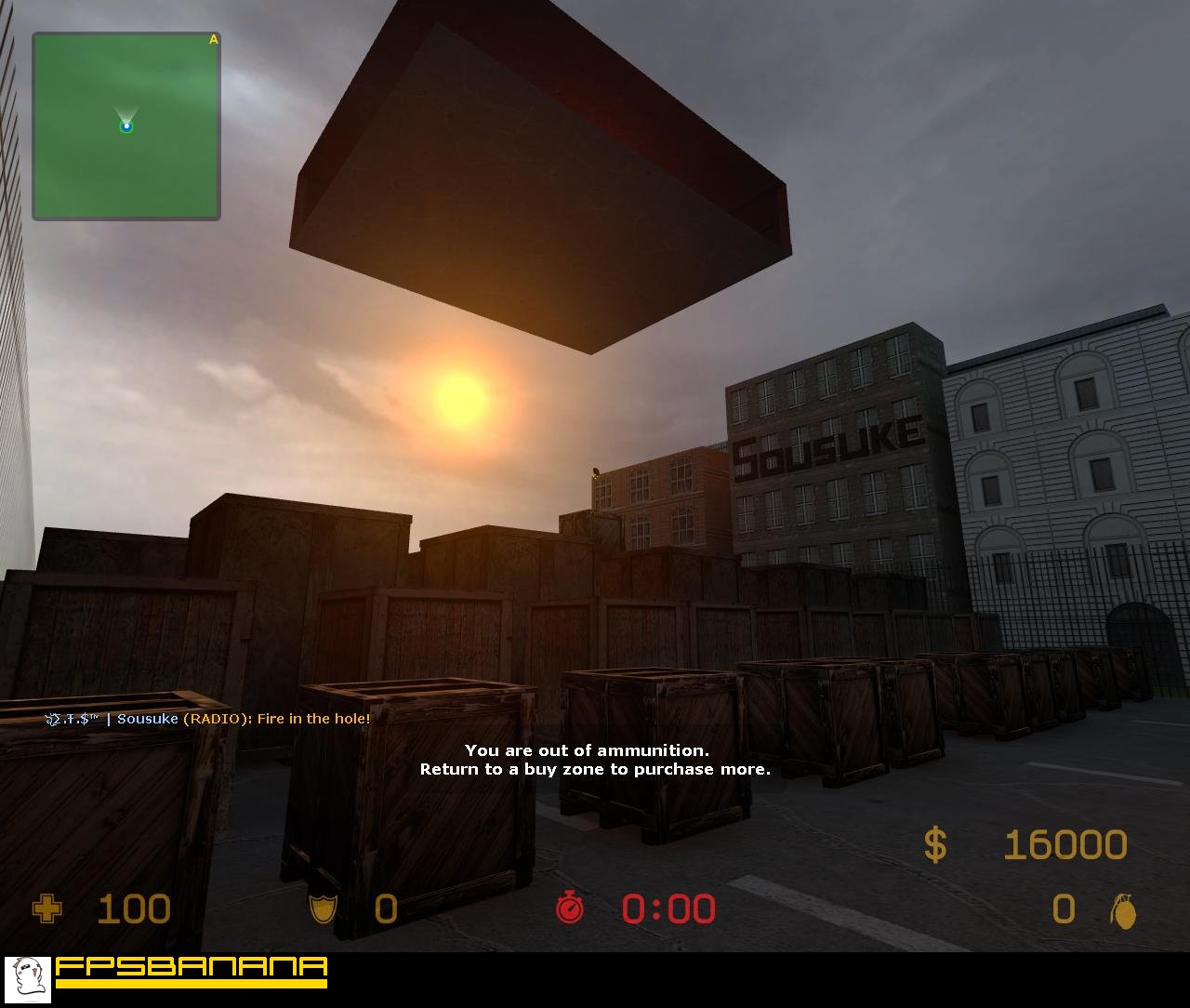Click the player arrow on the radar
This screenshot has height=1008, width=1190.
[x=126, y=119]
